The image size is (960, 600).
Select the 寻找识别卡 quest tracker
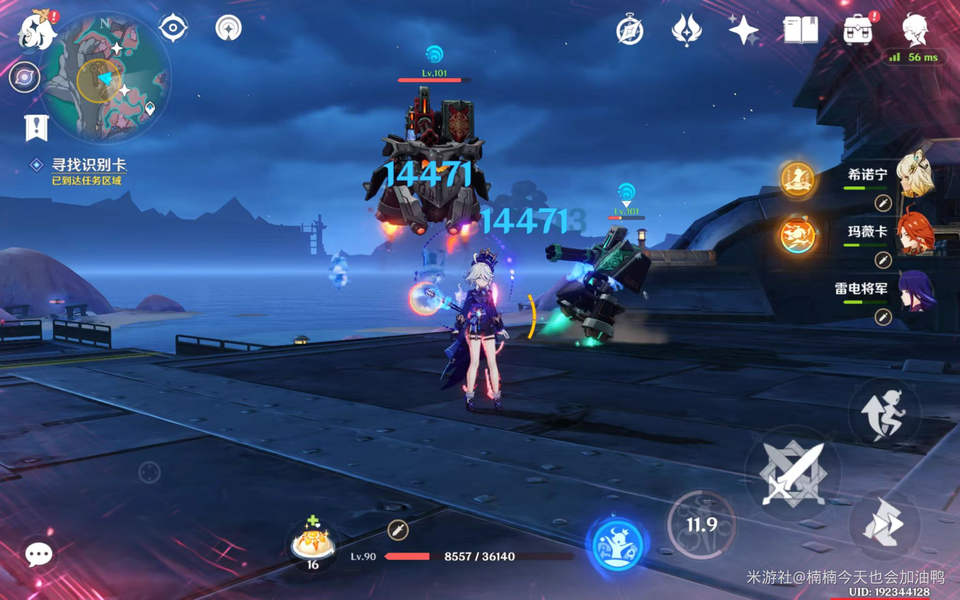pyautogui.click(x=90, y=165)
